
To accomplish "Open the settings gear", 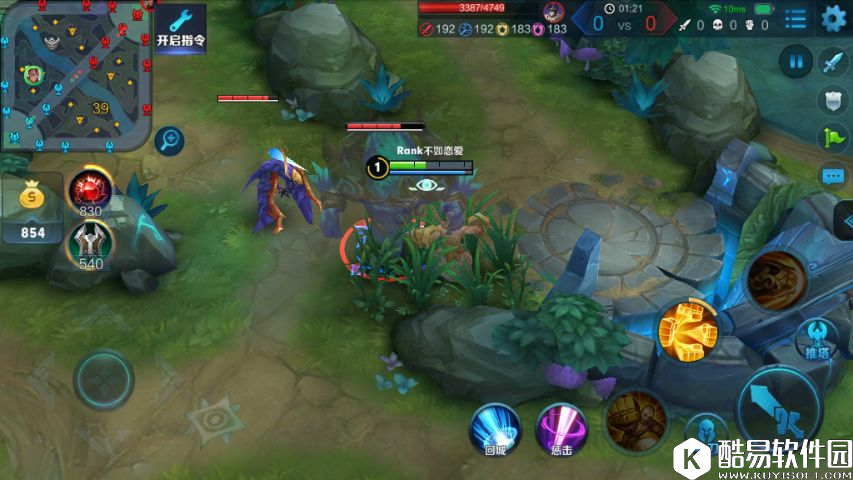I will [833, 18].
